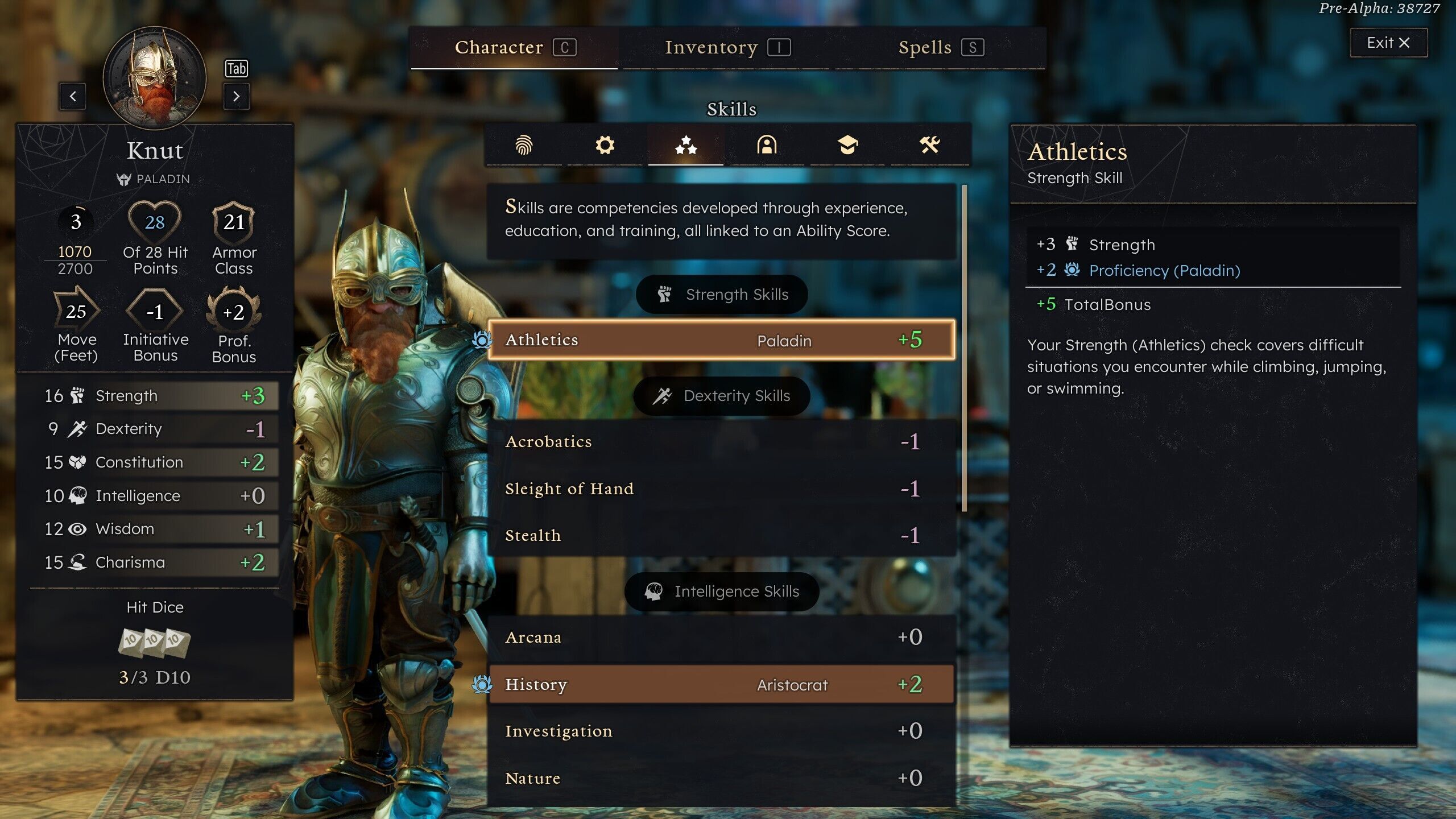The image size is (1456, 819).
Task: Open the hammer and wrench tab
Action: (x=929, y=146)
